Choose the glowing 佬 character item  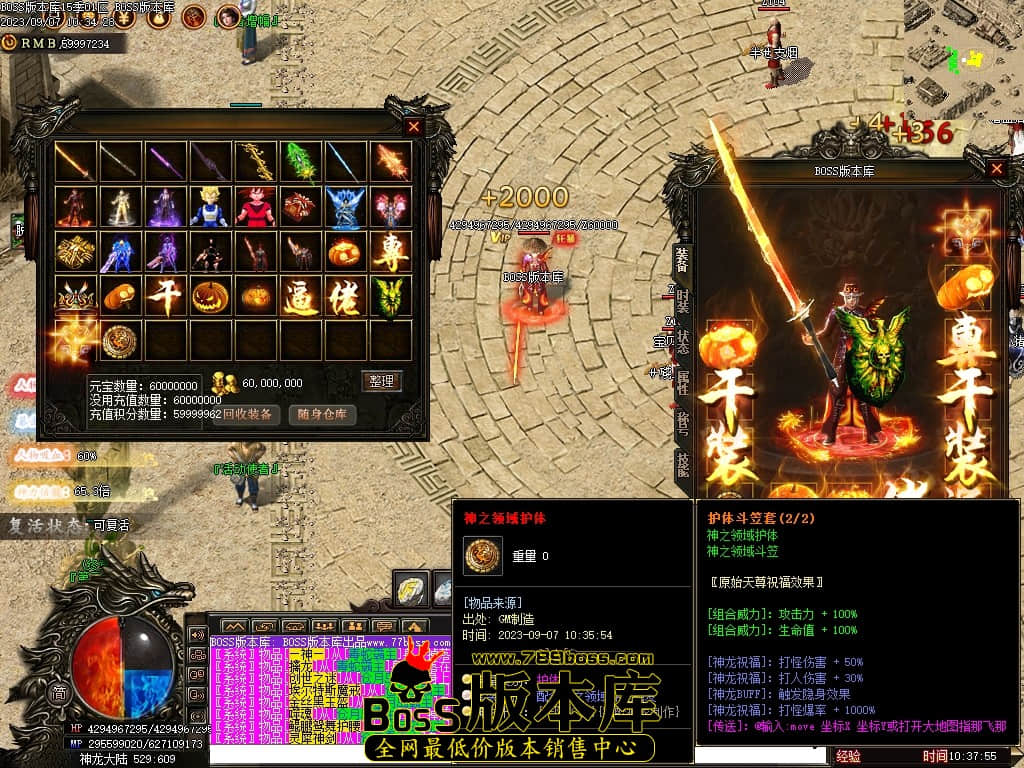pos(345,297)
